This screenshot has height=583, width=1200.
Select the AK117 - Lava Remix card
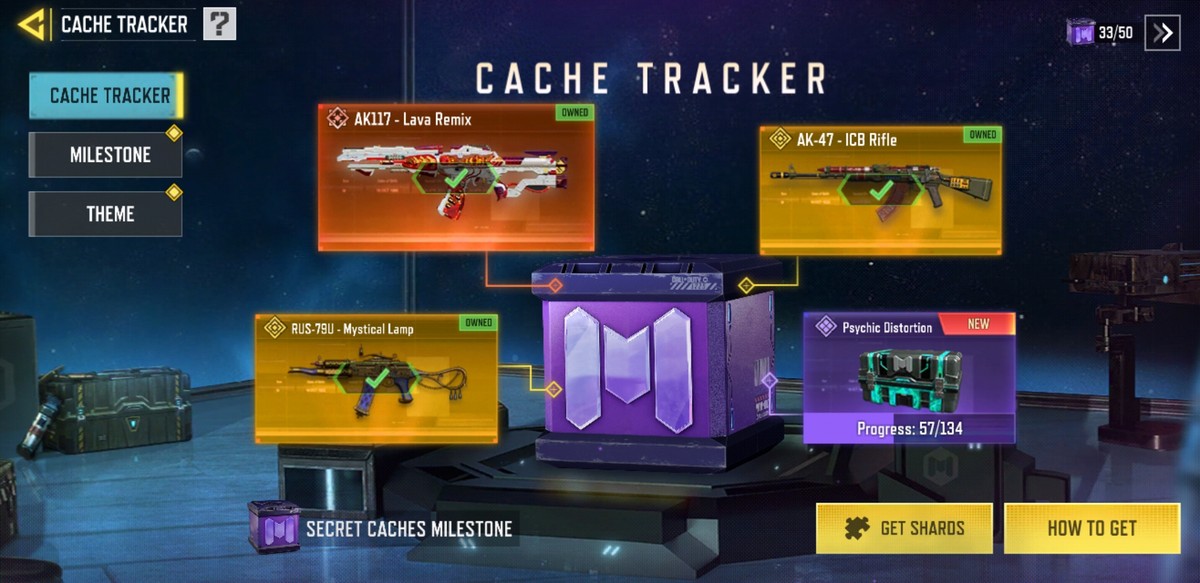coord(456,177)
